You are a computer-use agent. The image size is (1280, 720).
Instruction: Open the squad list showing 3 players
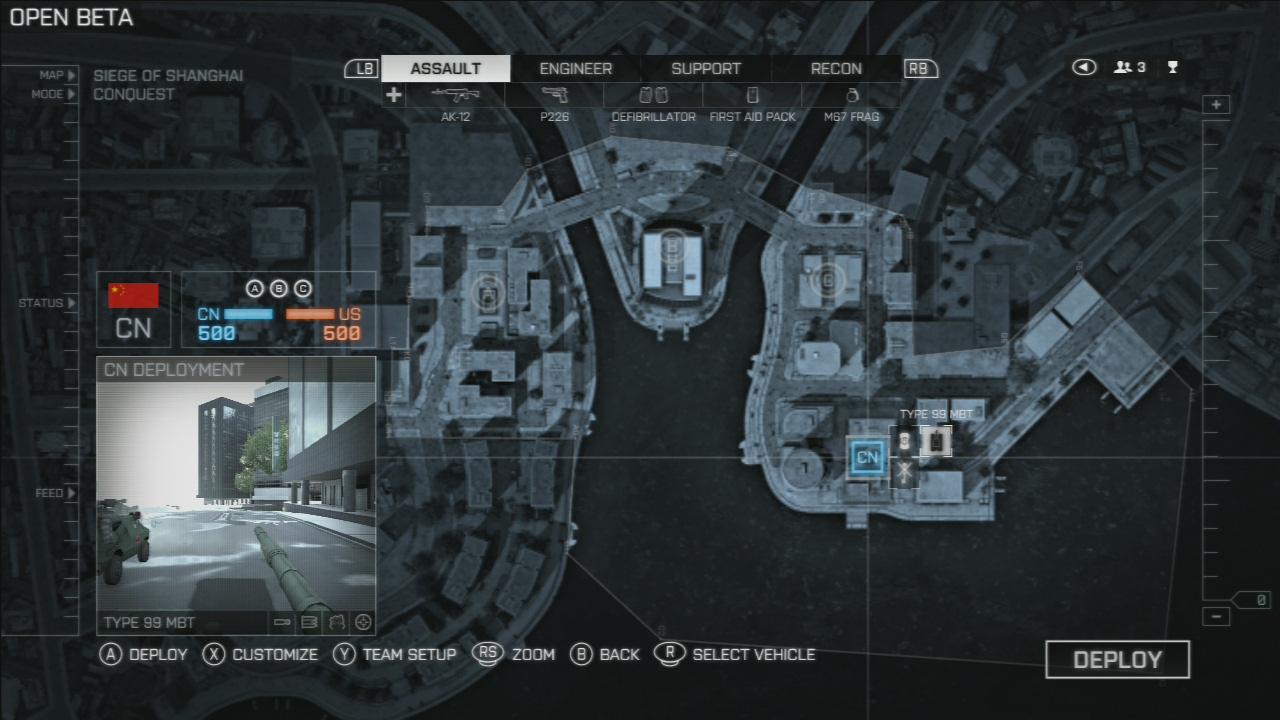pos(1130,68)
